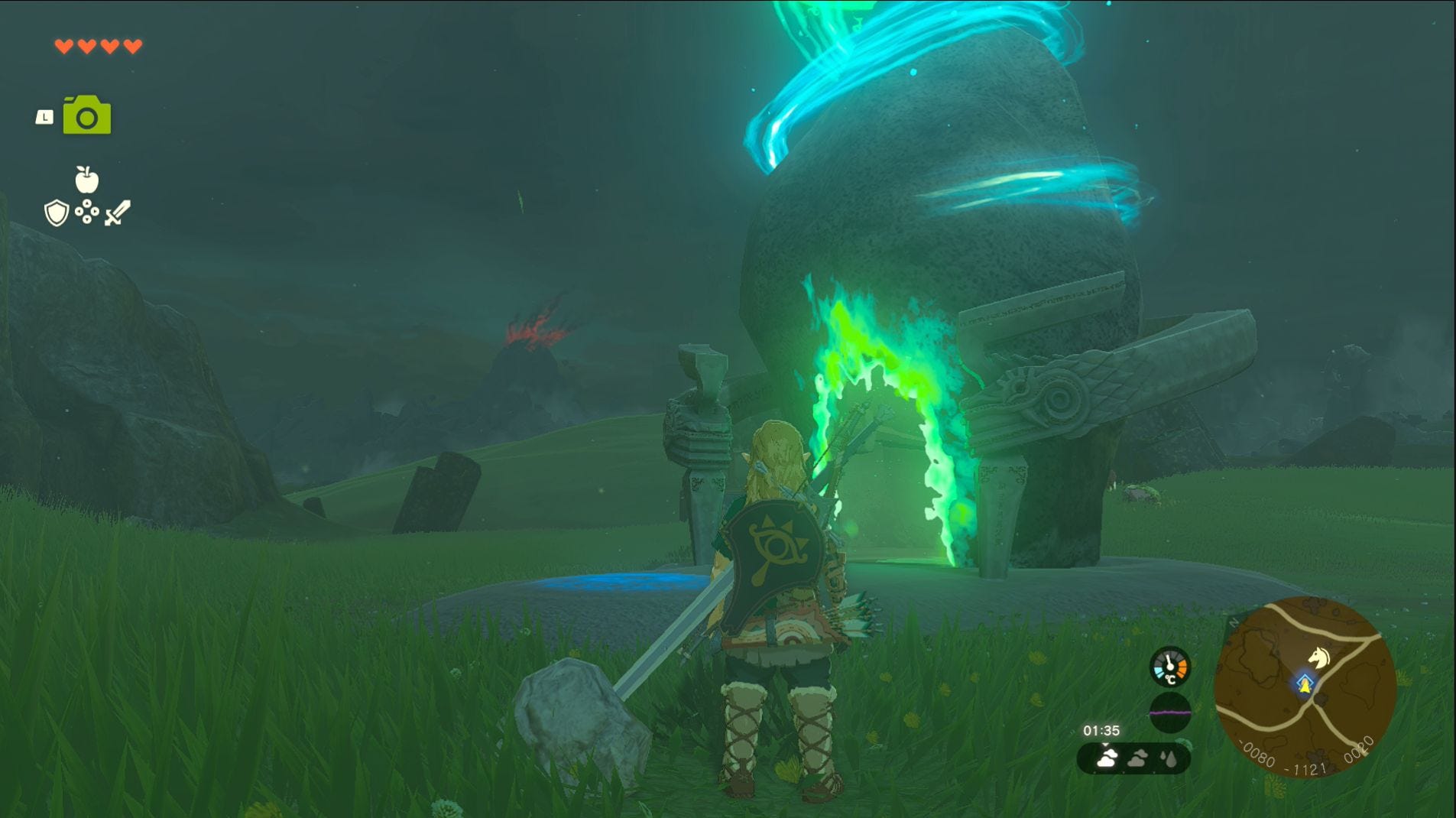Viewport: 1456px width, 818px height.
Task: Click the purple waveform on the noise meter
Action: pyautogui.click(x=1169, y=713)
